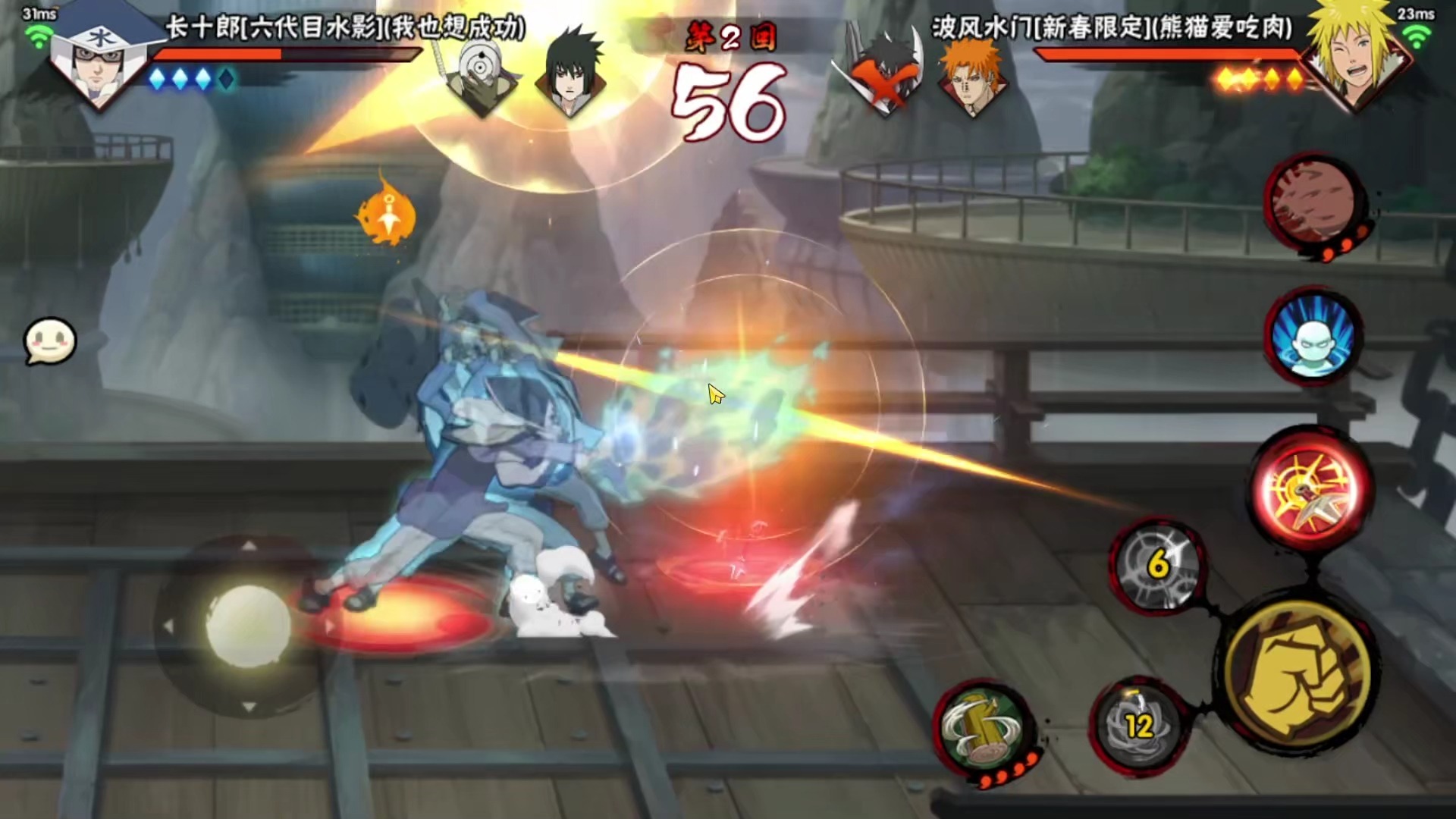The width and height of the screenshot is (1456, 819).
Task: Activate the skill showing cooldown 12
Action: [1137, 725]
